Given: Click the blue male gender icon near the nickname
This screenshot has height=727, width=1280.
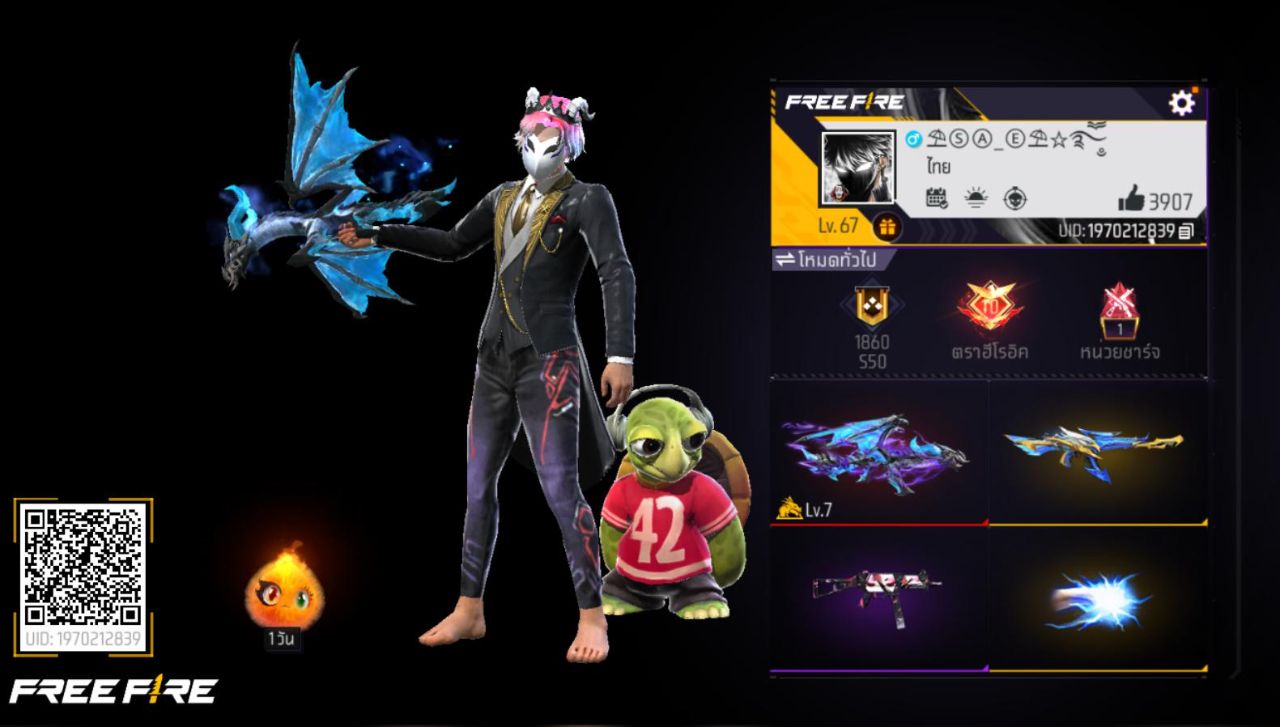Looking at the screenshot, I should click(914, 140).
